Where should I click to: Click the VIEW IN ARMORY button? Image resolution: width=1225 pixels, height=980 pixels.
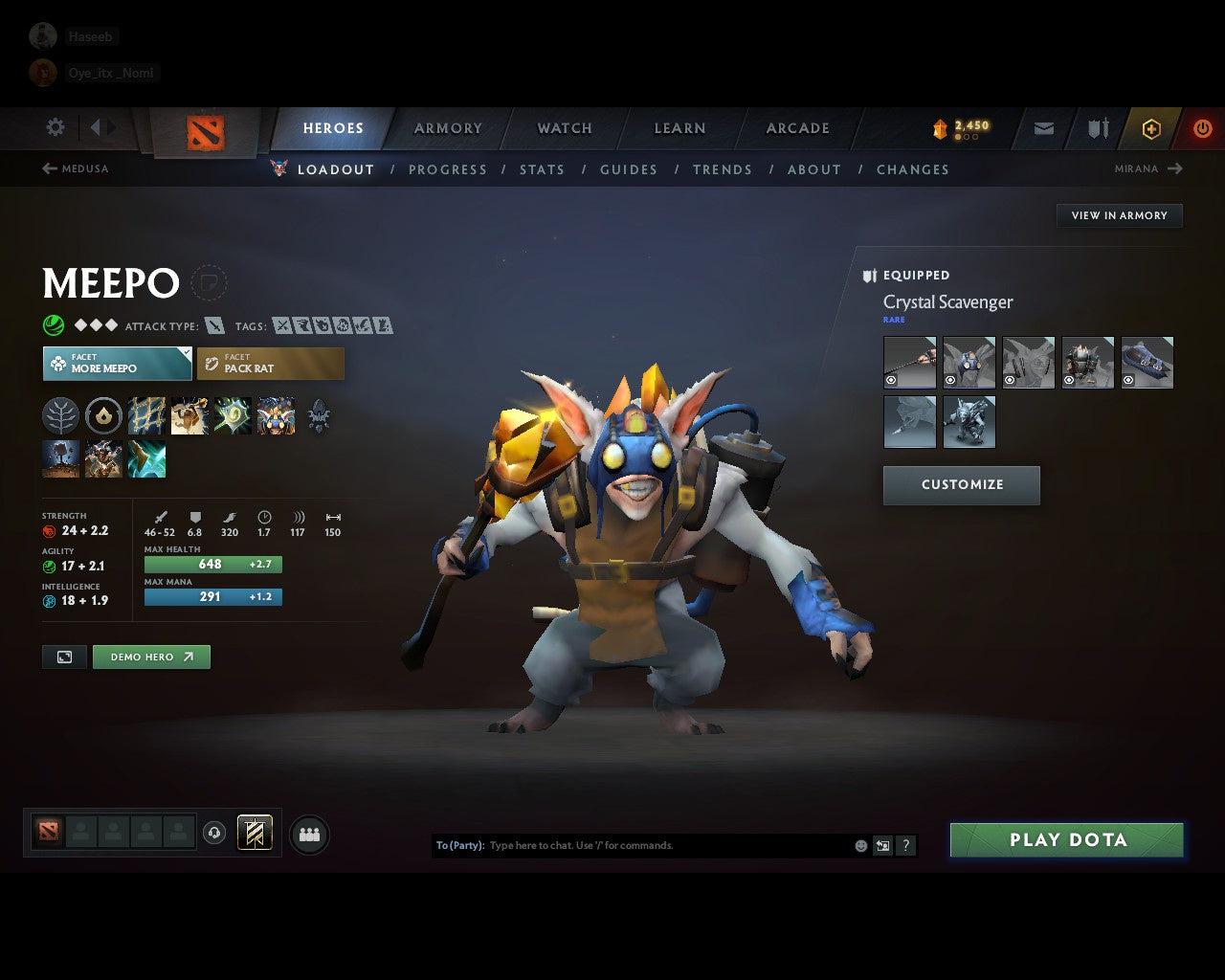tap(1119, 215)
